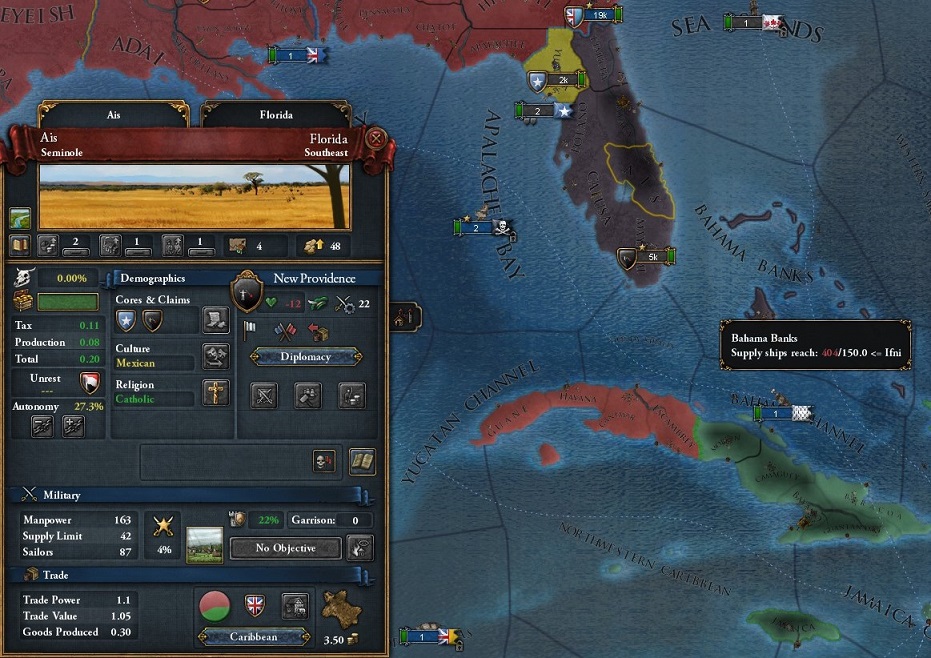
Task: Click the building icon beside the Caribbean trade shield
Action: click(x=294, y=605)
